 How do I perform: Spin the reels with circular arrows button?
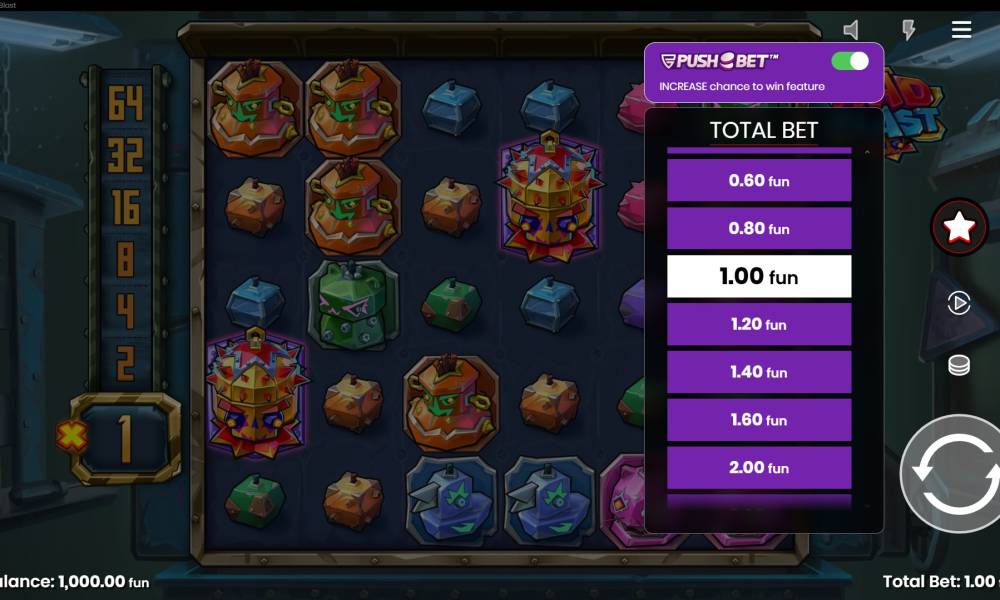point(949,473)
